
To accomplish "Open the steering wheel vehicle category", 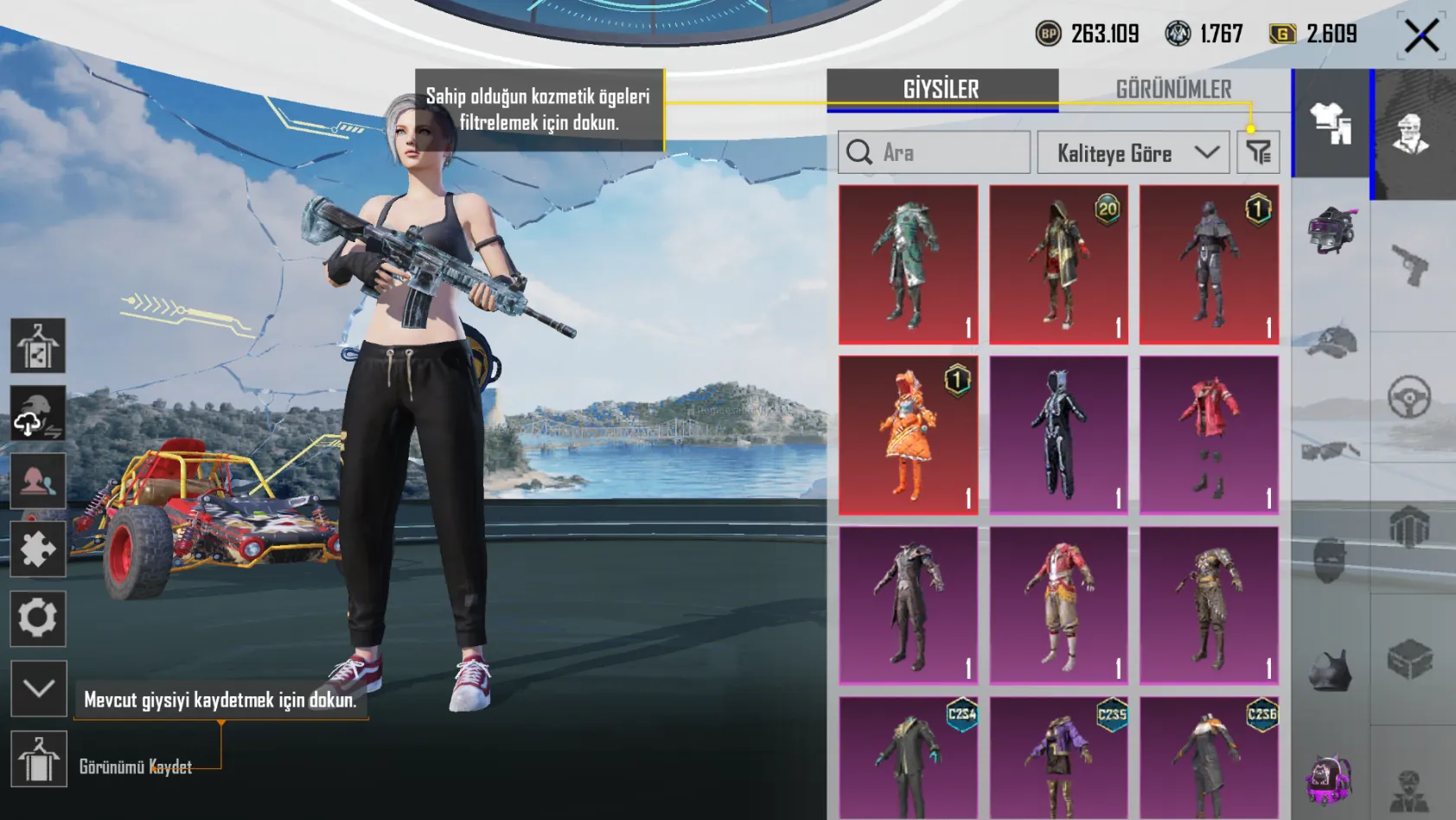I will tap(1410, 397).
